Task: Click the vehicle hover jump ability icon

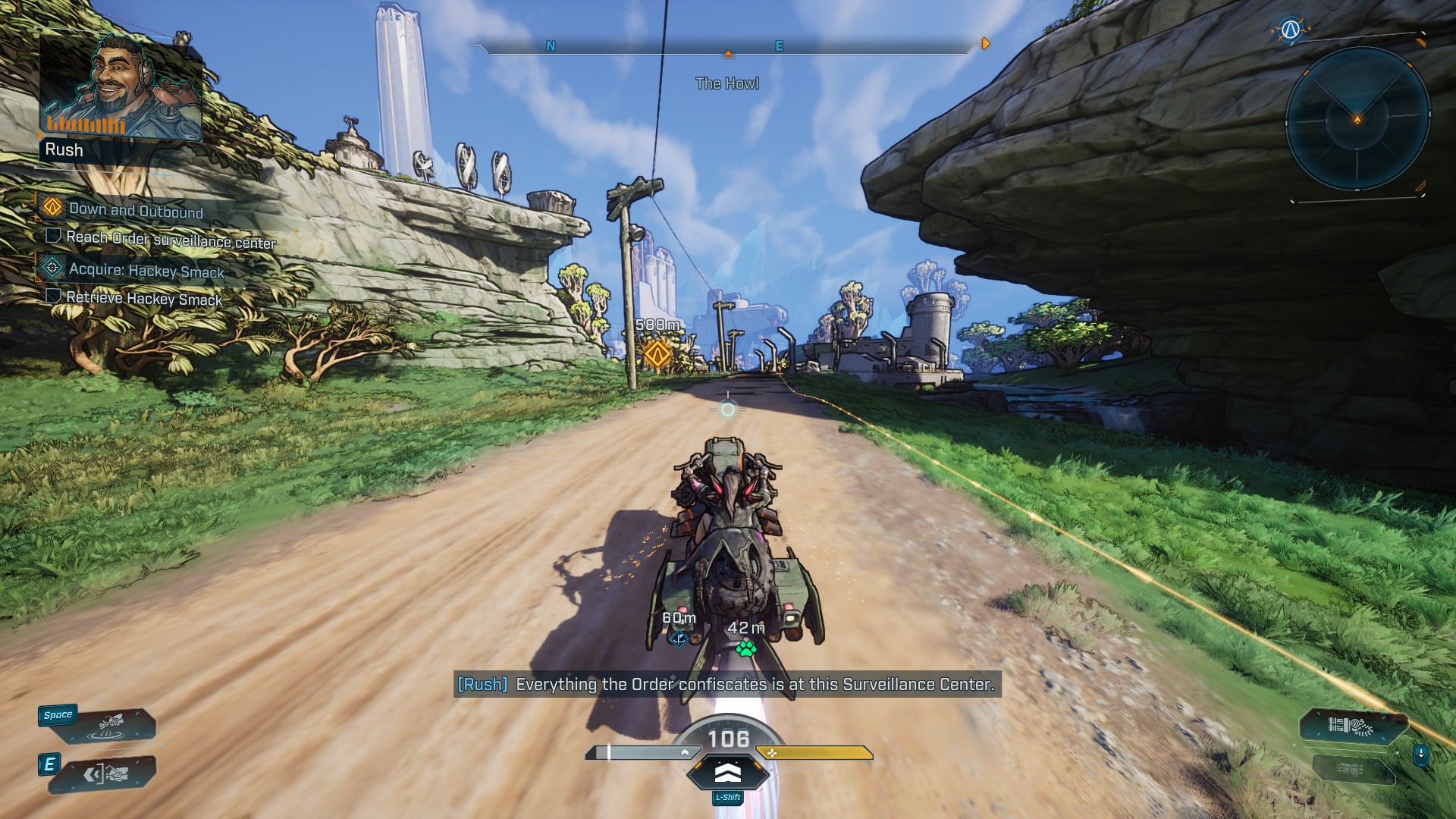Action: [x=111, y=726]
